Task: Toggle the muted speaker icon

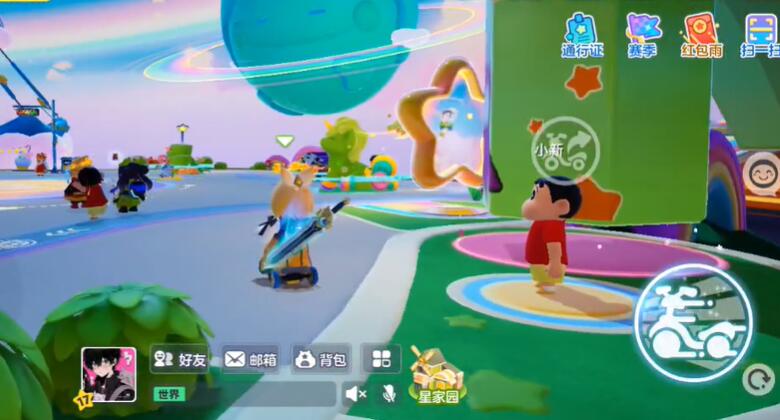Action: [355, 393]
